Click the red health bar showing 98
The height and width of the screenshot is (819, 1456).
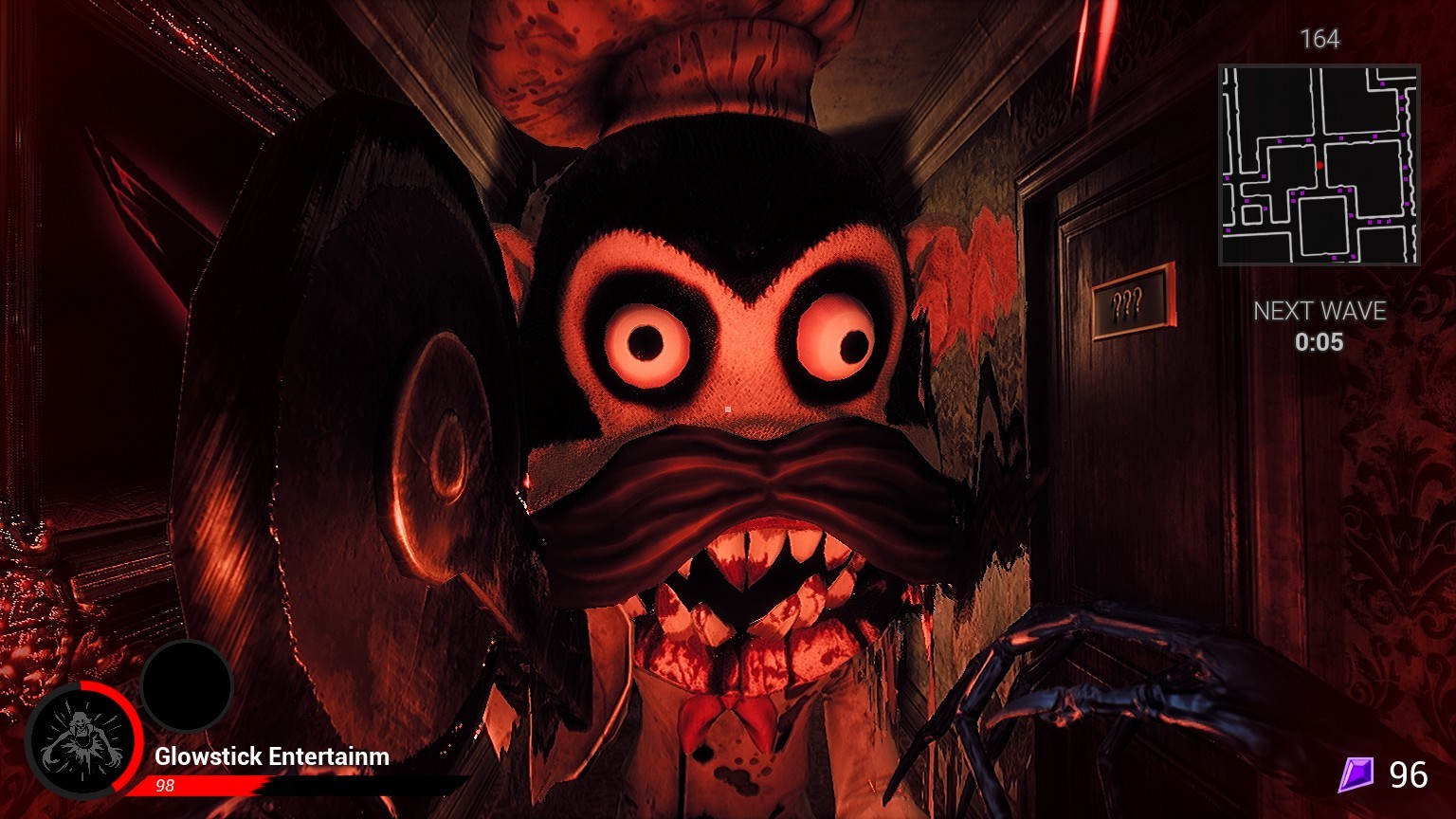coord(237,786)
